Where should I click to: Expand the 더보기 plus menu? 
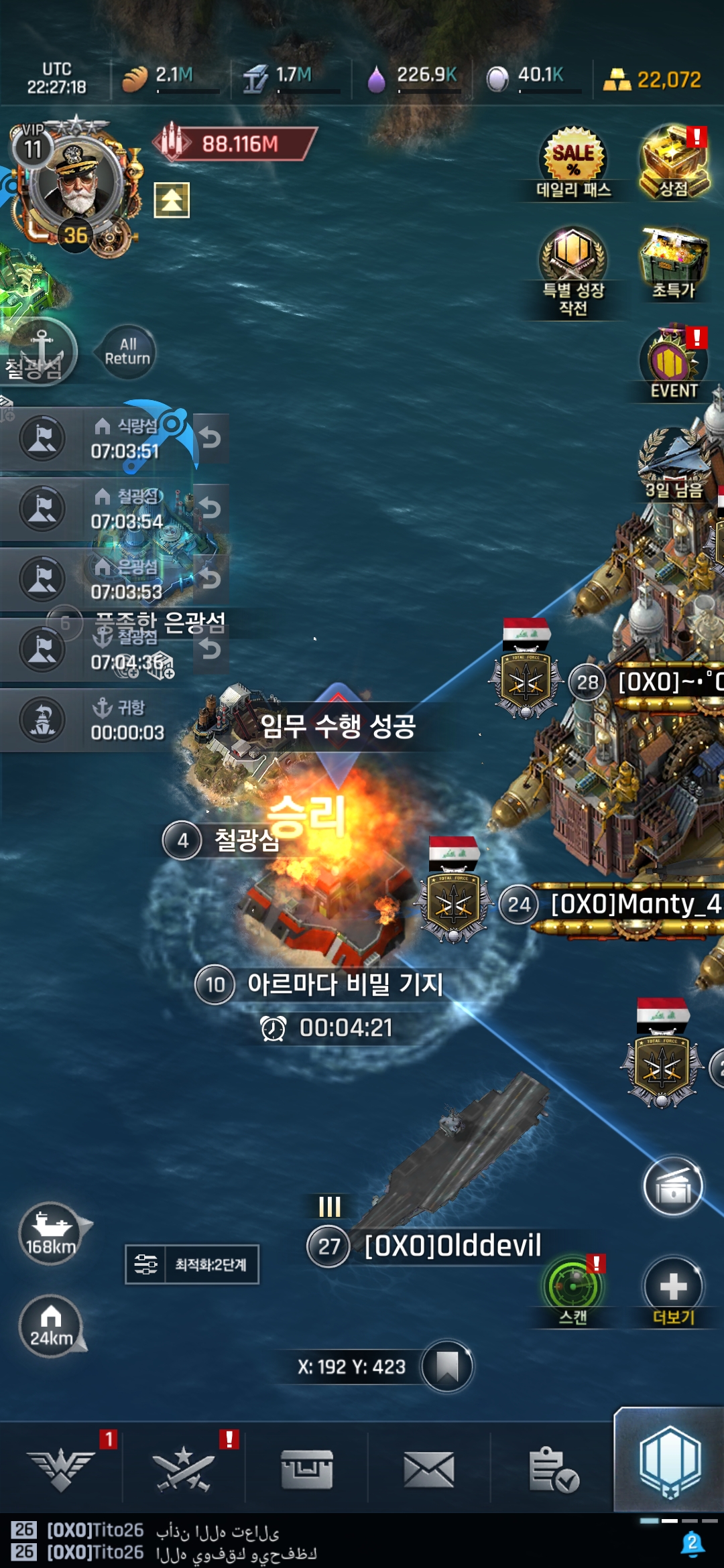coord(673,1287)
